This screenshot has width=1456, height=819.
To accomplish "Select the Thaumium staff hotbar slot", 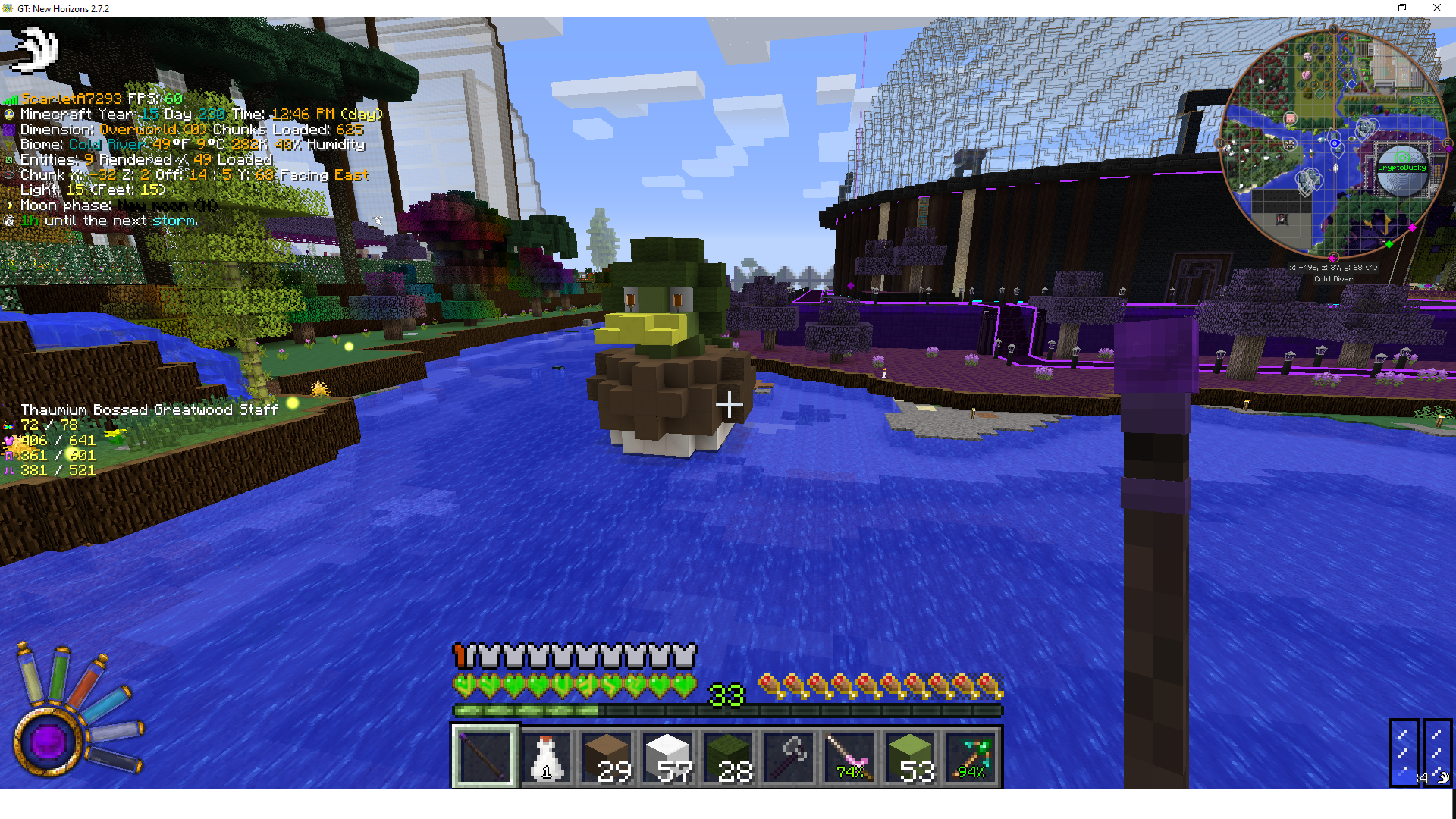I will click(x=485, y=757).
